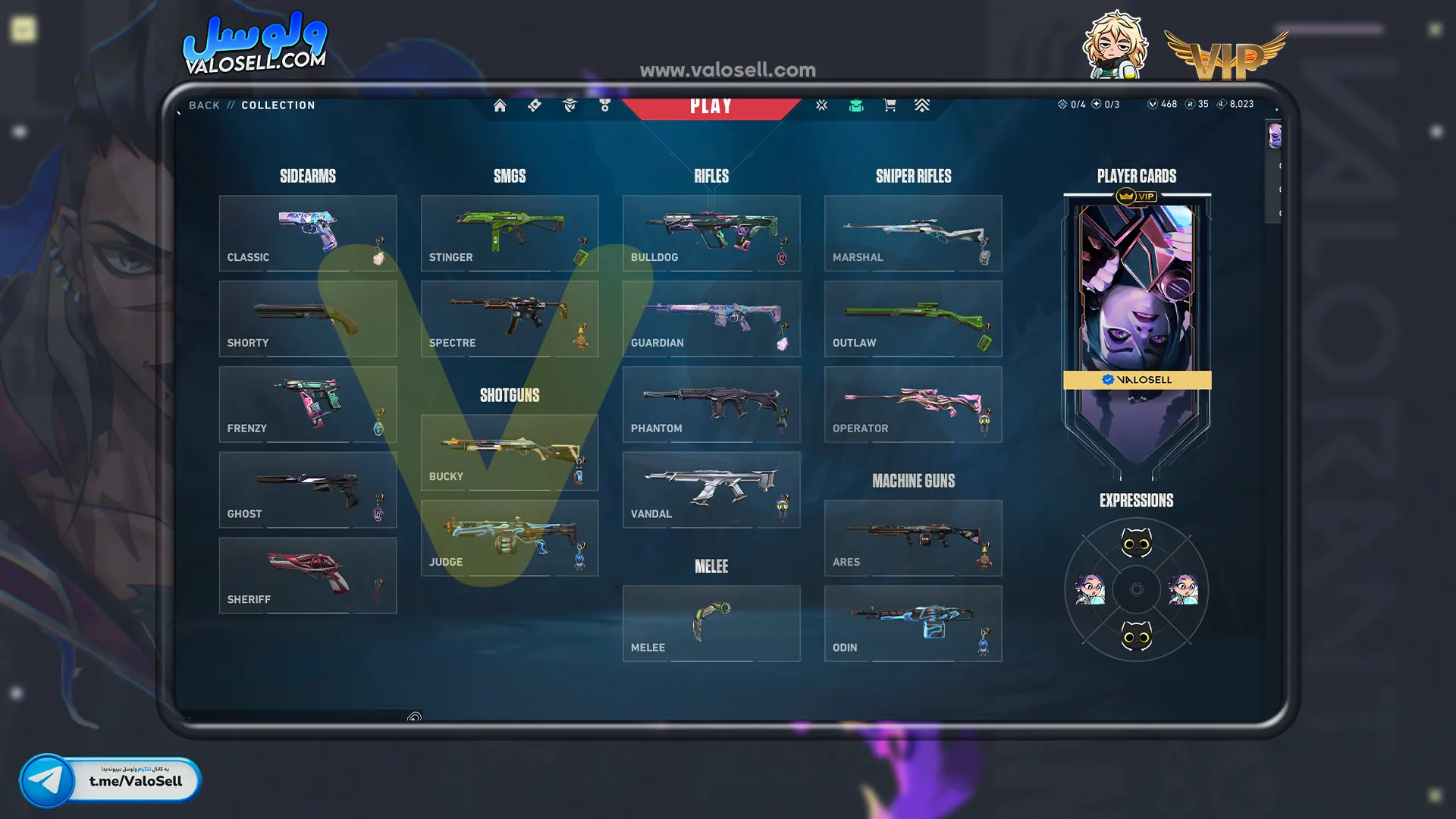1456x819 pixels.
Task: Open the expressions wheel
Action: [x=1136, y=589]
